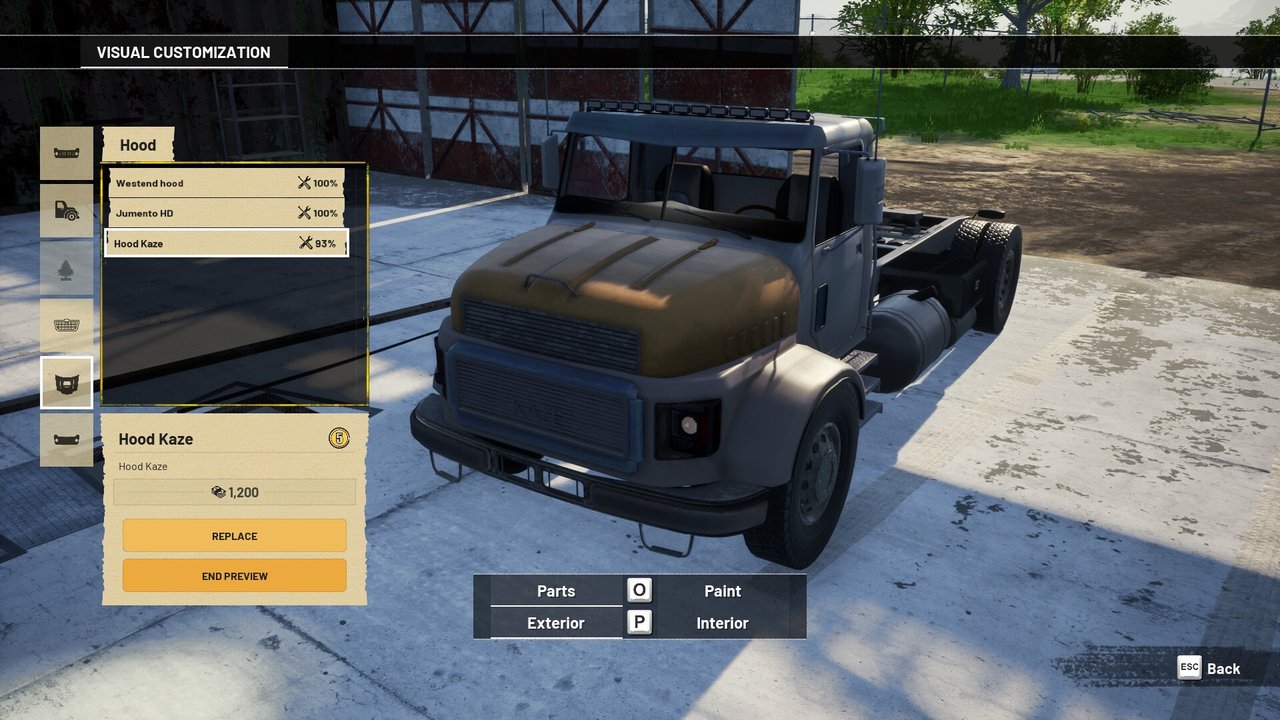Select the Westend hood part

coord(226,183)
